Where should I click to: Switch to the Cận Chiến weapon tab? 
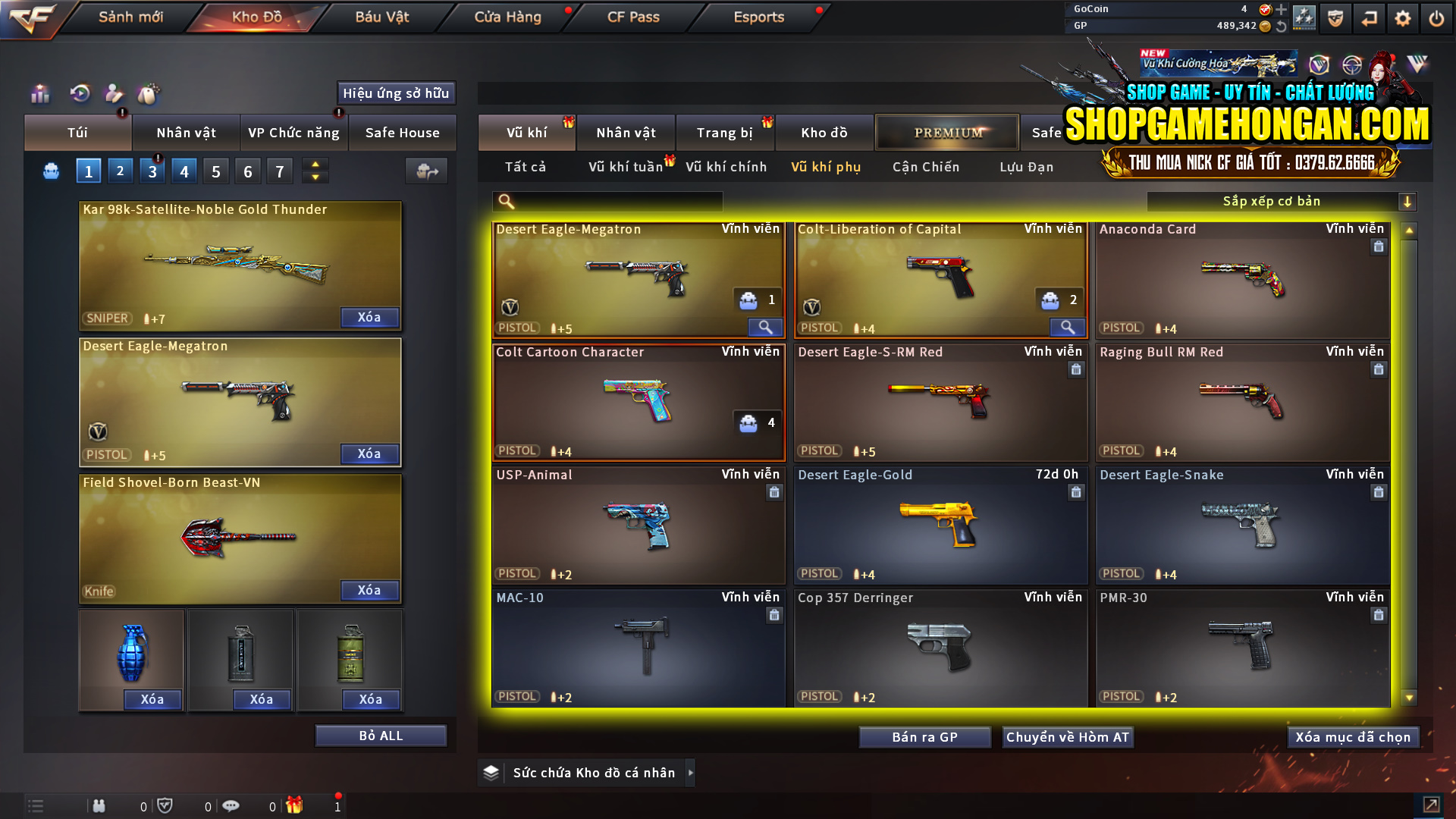tap(925, 167)
